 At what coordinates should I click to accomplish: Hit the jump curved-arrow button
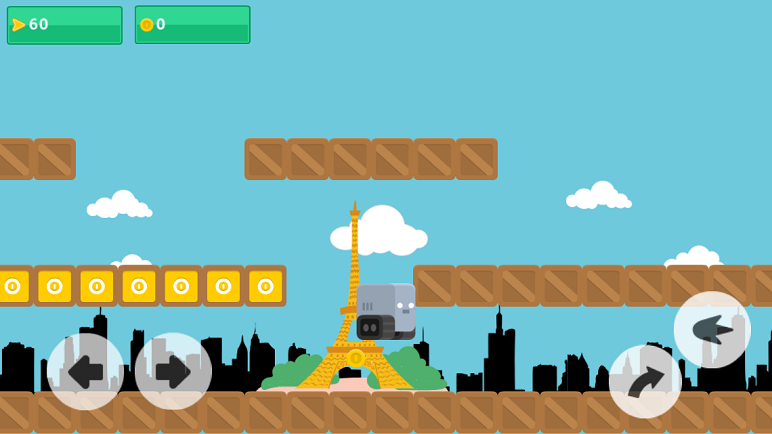(645, 381)
